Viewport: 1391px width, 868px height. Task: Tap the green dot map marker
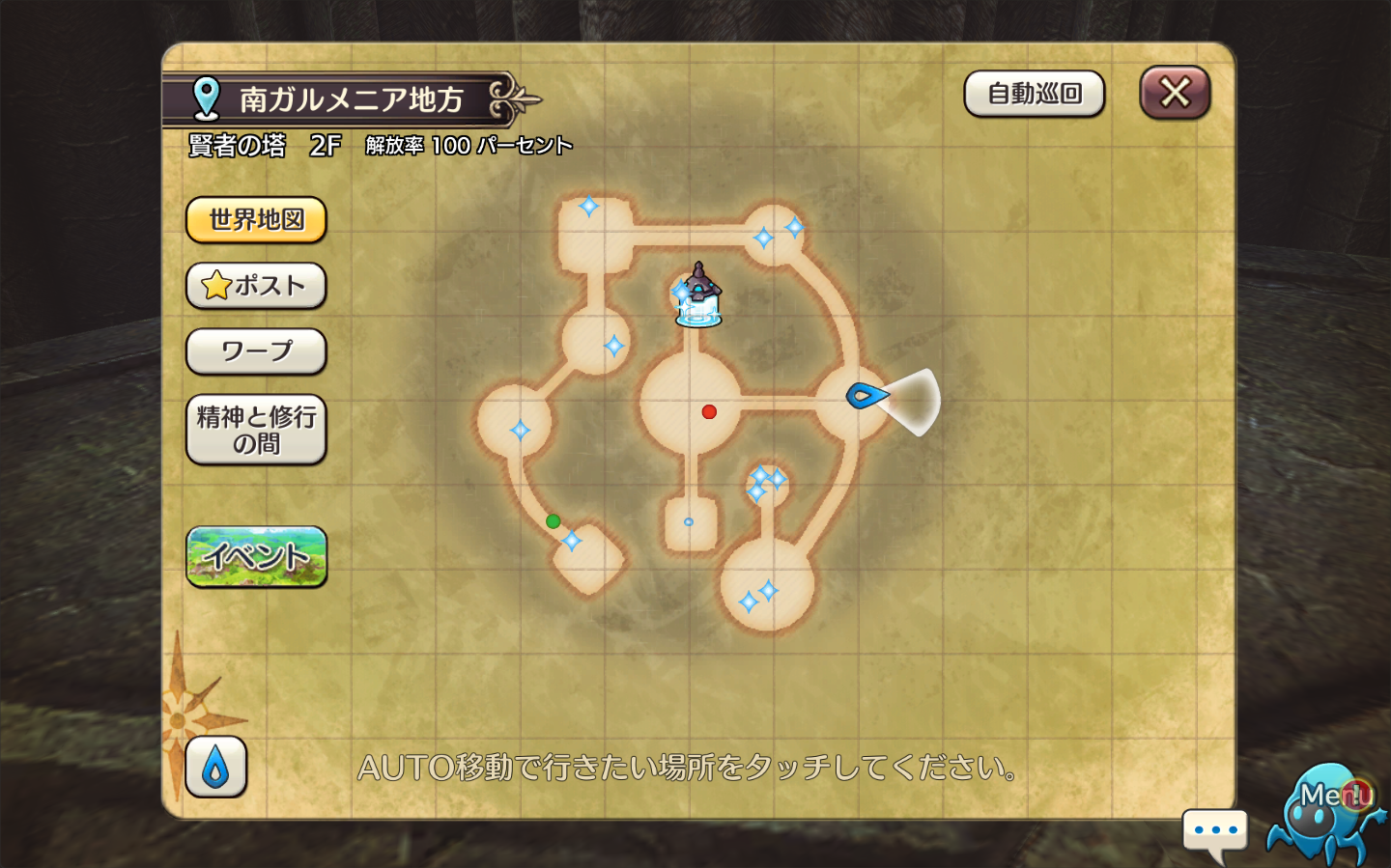click(553, 521)
